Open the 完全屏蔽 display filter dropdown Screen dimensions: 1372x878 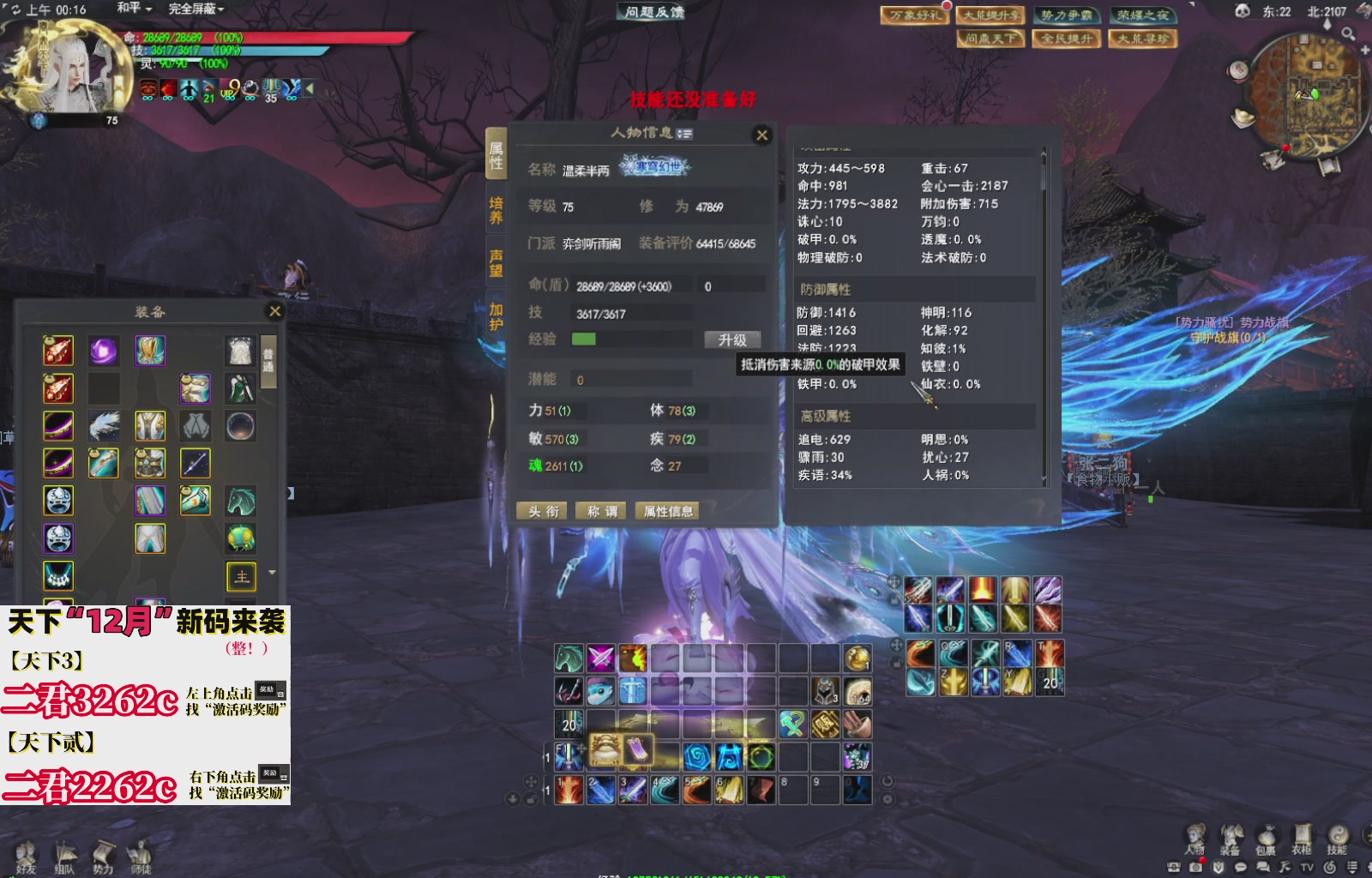[194, 7]
